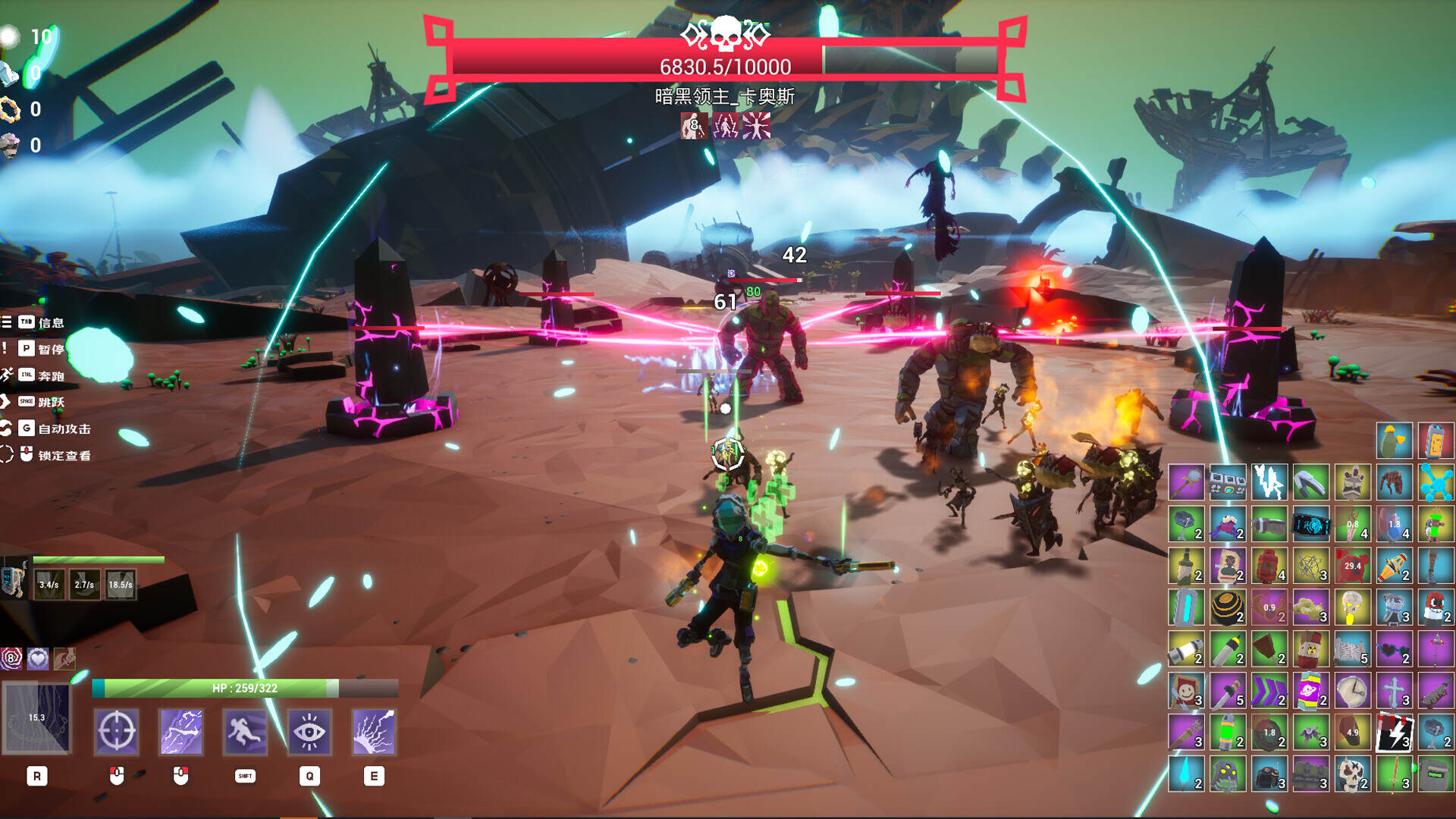Pick the stone cross item slot
The width and height of the screenshot is (1456, 819).
pyautogui.click(x=1394, y=691)
